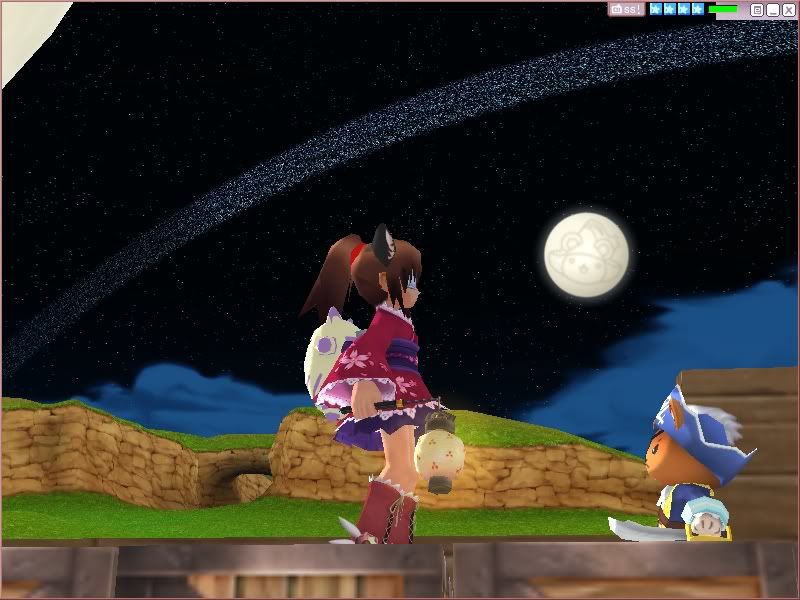The height and width of the screenshot is (600, 800).
Task: Click the SS! screenshot camera button
Action: [x=626, y=9]
